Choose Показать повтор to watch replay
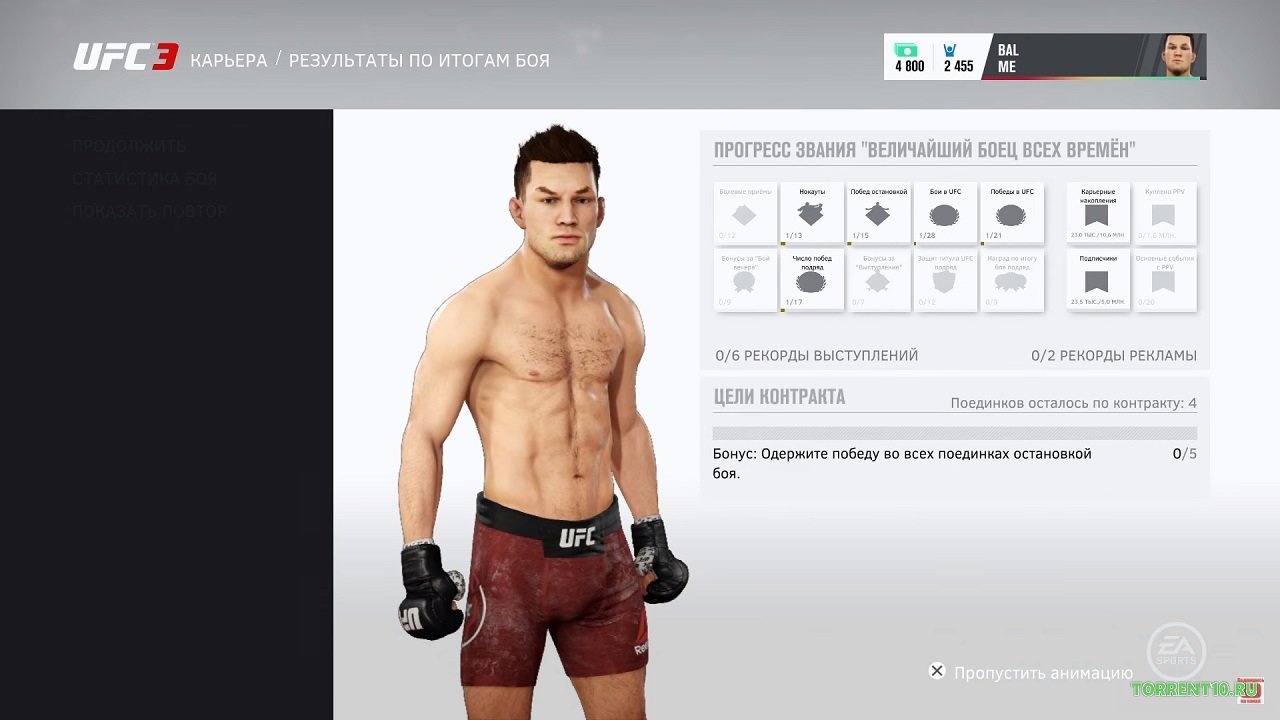Screen dimensions: 1280x720 [150, 212]
